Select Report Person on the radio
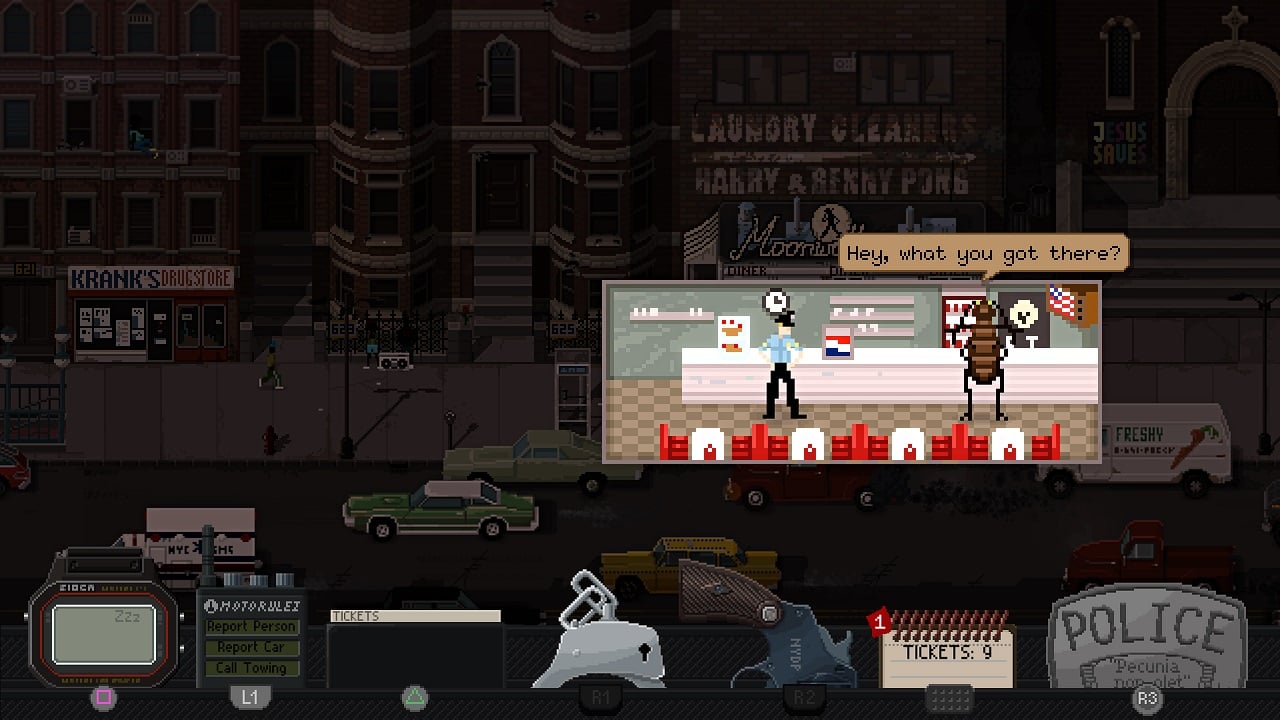1280x720 pixels. (251, 627)
